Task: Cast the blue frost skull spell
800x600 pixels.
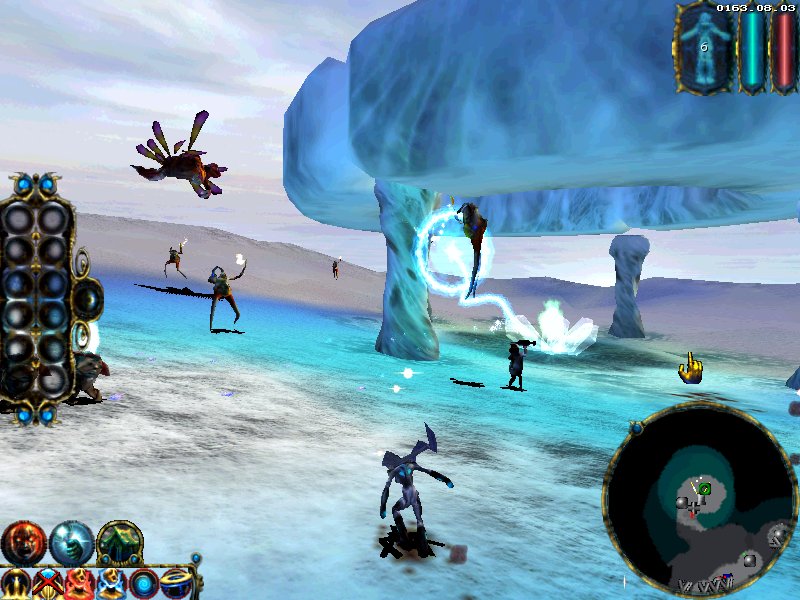Action: point(111,583)
